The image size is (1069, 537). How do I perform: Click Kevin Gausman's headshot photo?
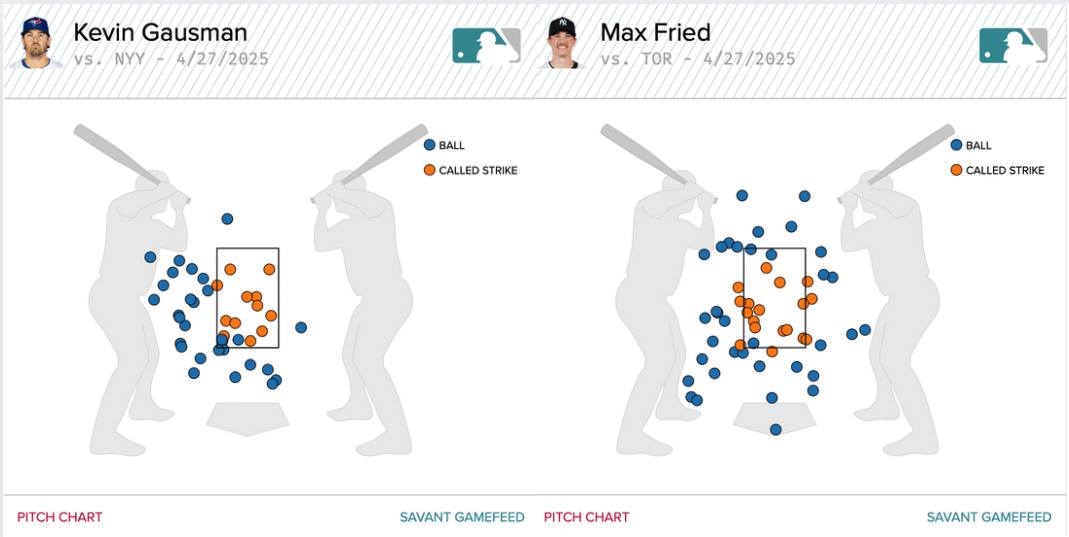[x=36, y=44]
